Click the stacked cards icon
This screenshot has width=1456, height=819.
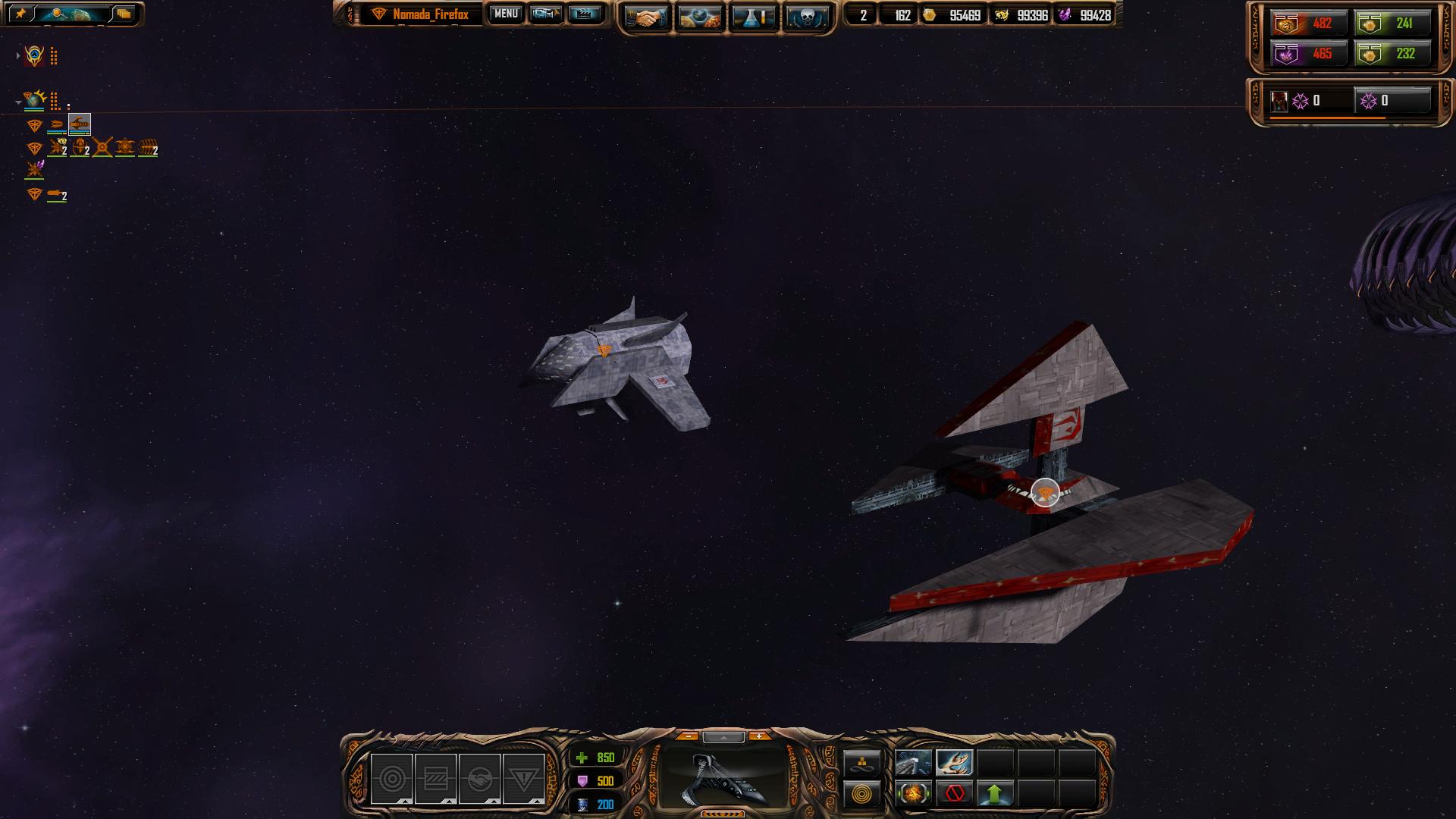pos(124,14)
